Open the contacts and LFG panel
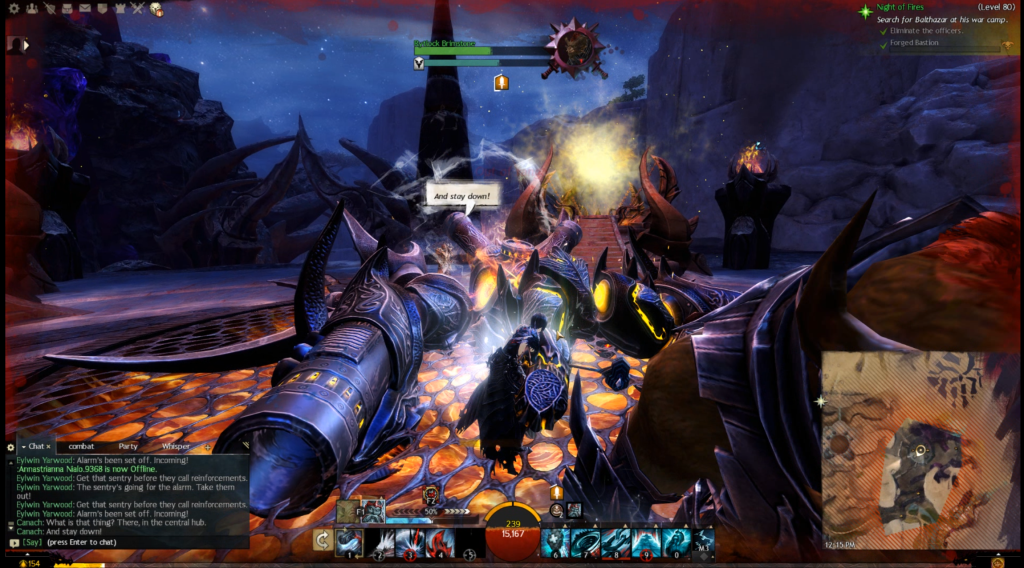The width and height of the screenshot is (1024, 568). coord(32,8)
